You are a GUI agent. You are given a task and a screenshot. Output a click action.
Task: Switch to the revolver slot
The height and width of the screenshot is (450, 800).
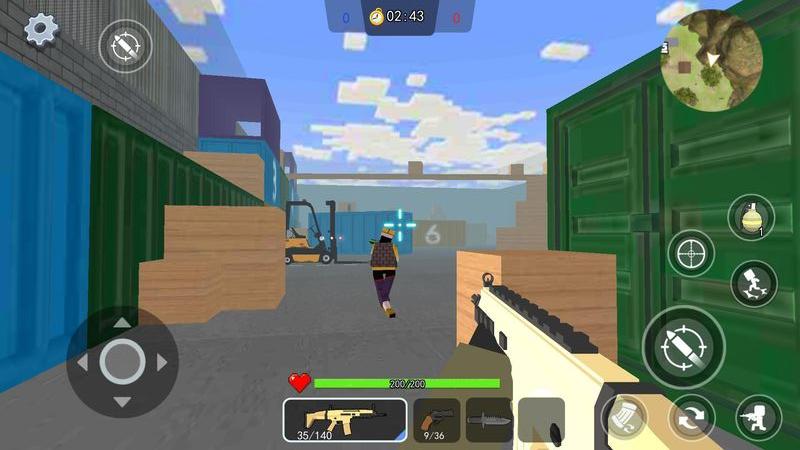436,419
